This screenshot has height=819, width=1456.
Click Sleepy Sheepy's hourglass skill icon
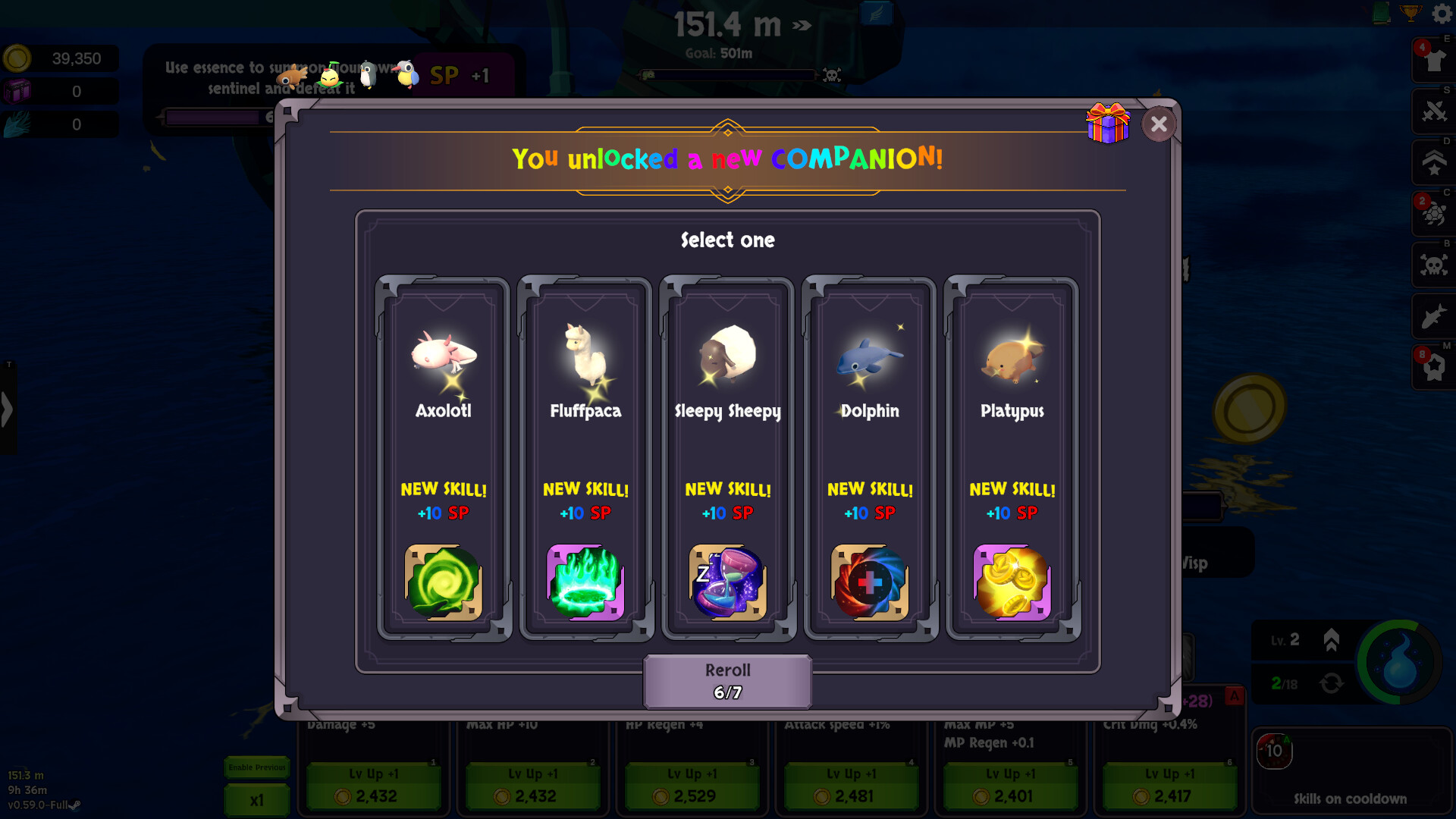coord(726,582)
